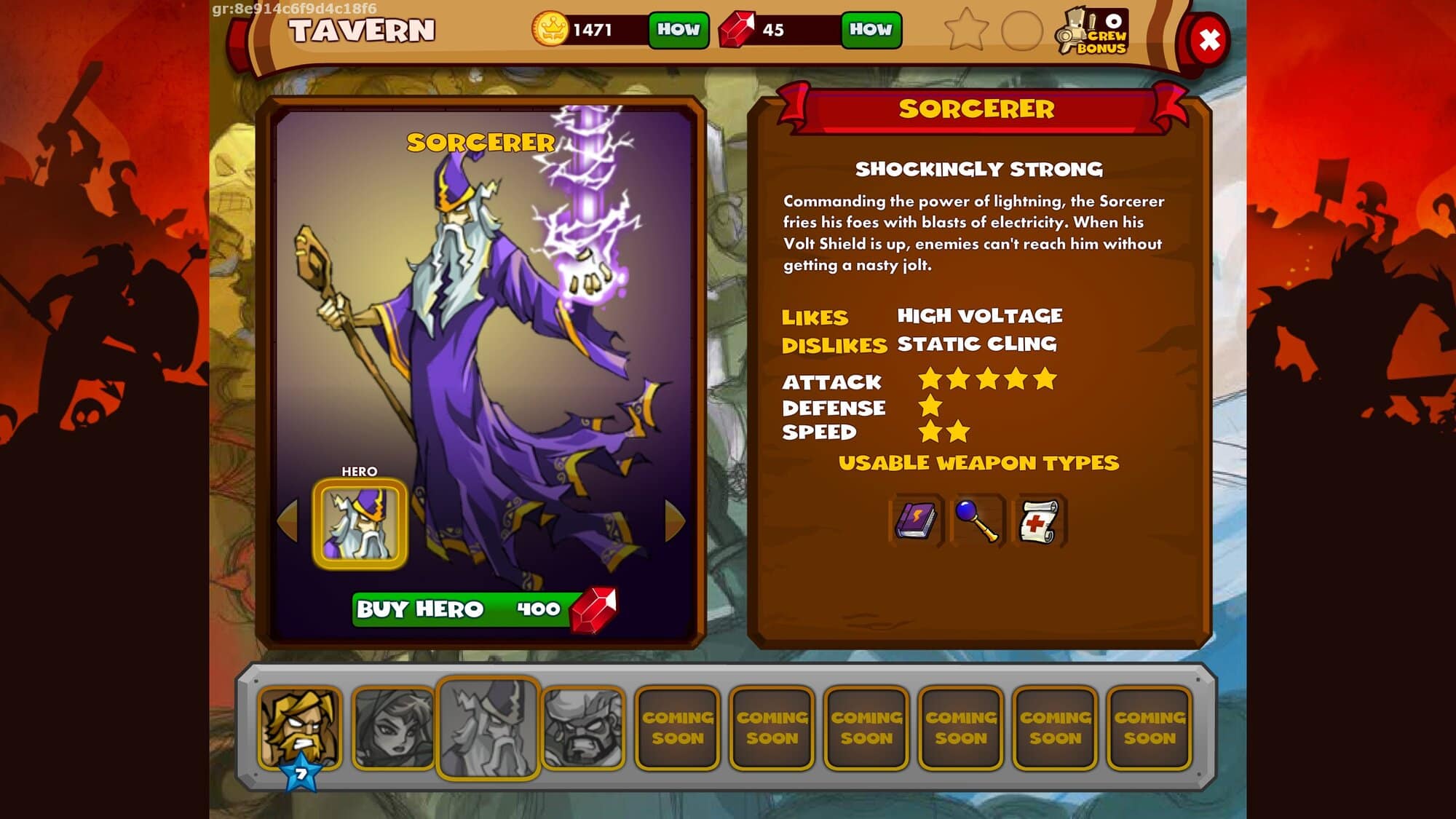
Task: Open the Crew Bonus panel
Action: 1093,32
